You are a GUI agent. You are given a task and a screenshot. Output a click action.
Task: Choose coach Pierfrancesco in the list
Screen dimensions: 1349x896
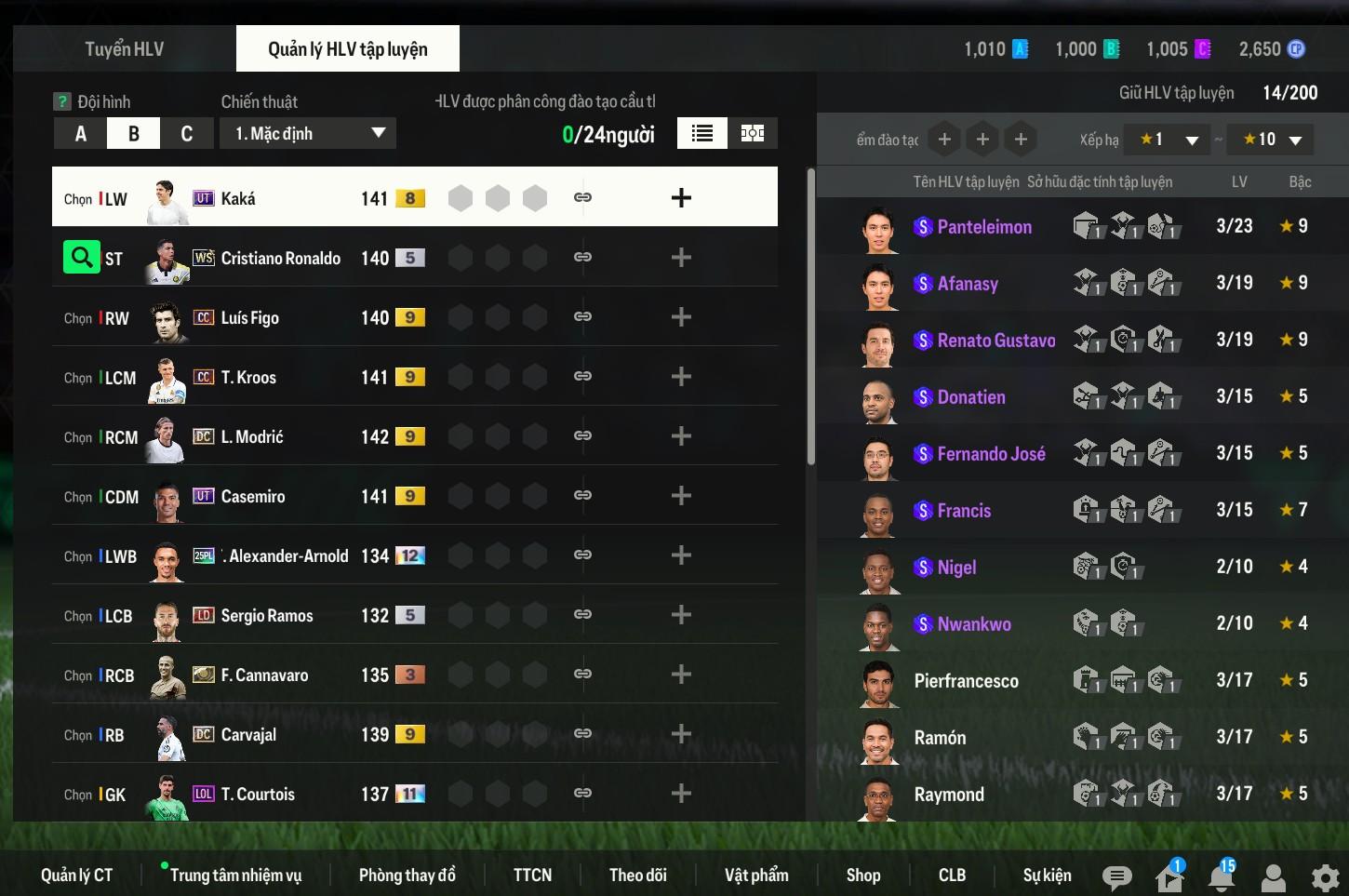pos(966,681)
